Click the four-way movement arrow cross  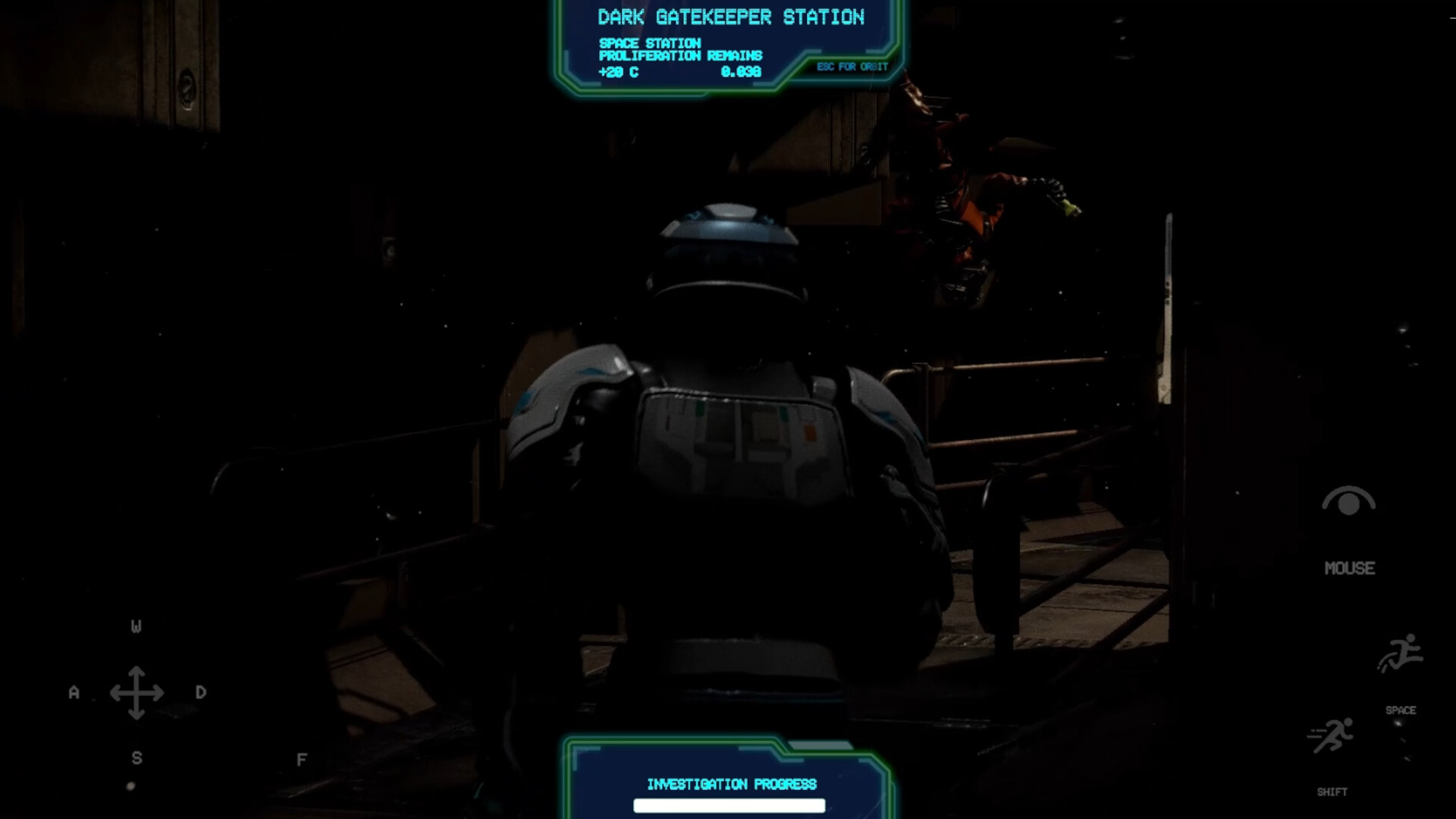coord(136,692)
